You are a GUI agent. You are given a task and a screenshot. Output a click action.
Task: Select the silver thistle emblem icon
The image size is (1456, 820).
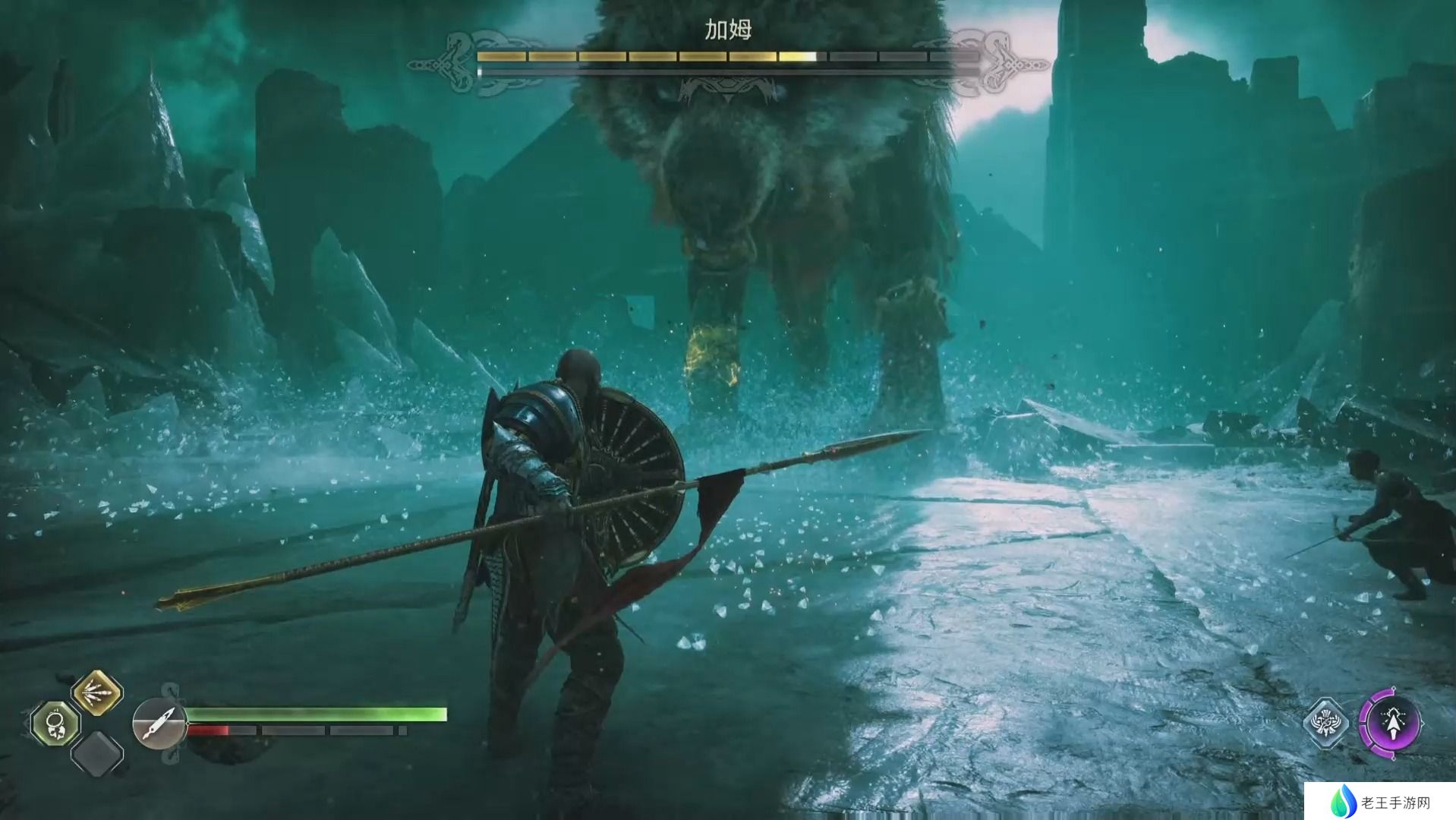point(1325,722)
